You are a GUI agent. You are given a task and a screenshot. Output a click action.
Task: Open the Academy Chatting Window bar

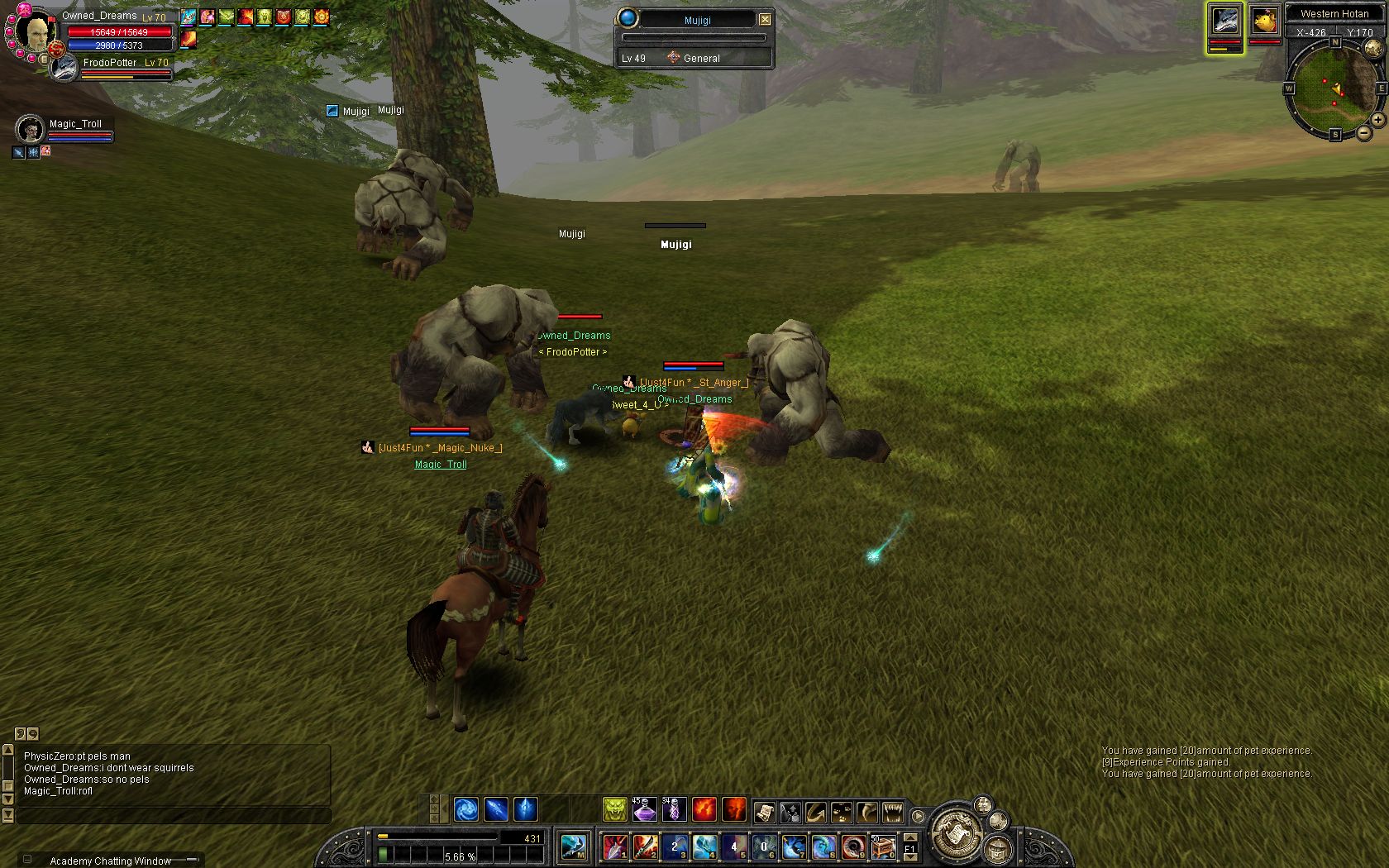(x=110, y=861)
